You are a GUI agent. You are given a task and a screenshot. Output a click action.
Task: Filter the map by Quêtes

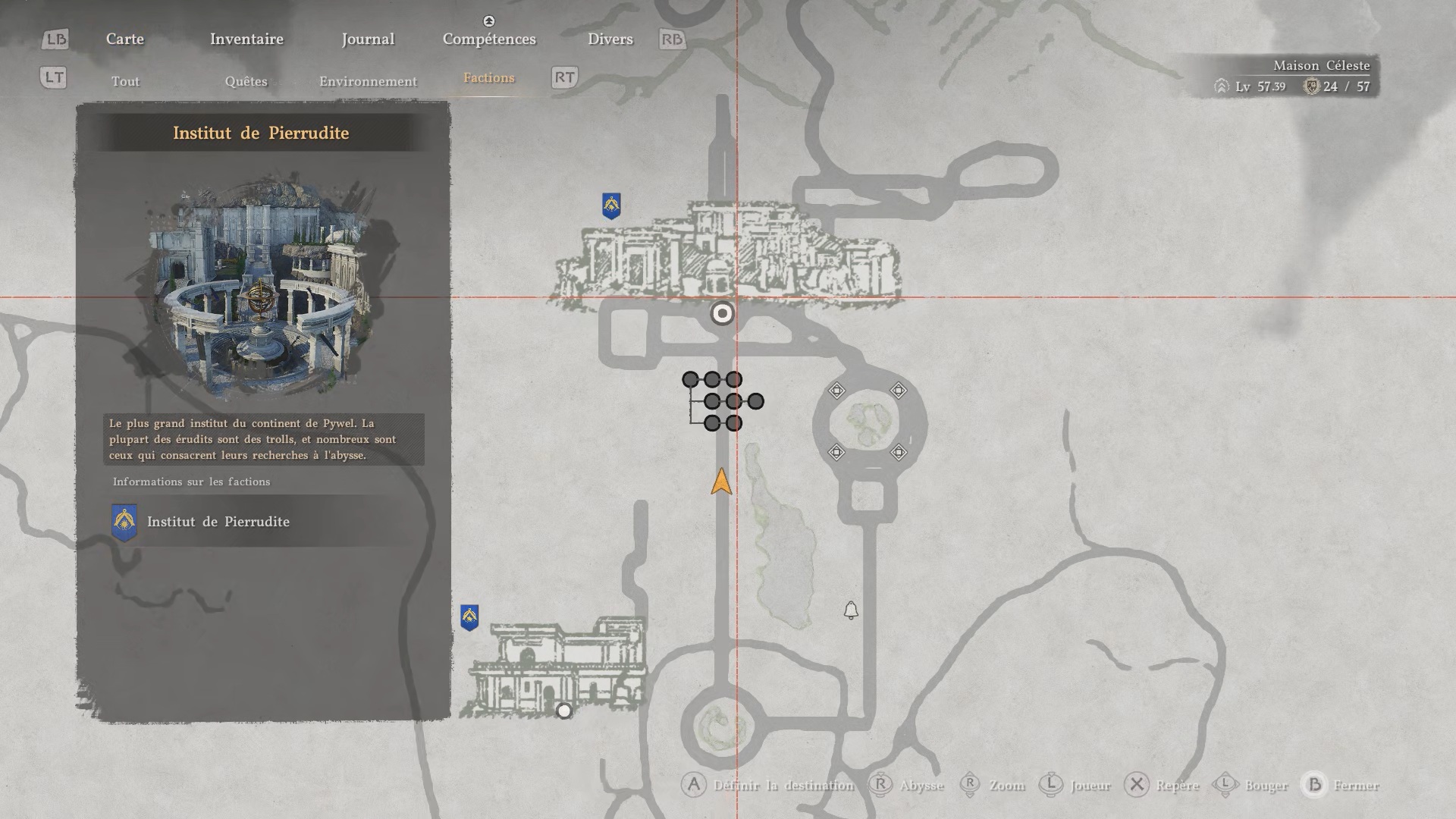click(x=246, y=81)
